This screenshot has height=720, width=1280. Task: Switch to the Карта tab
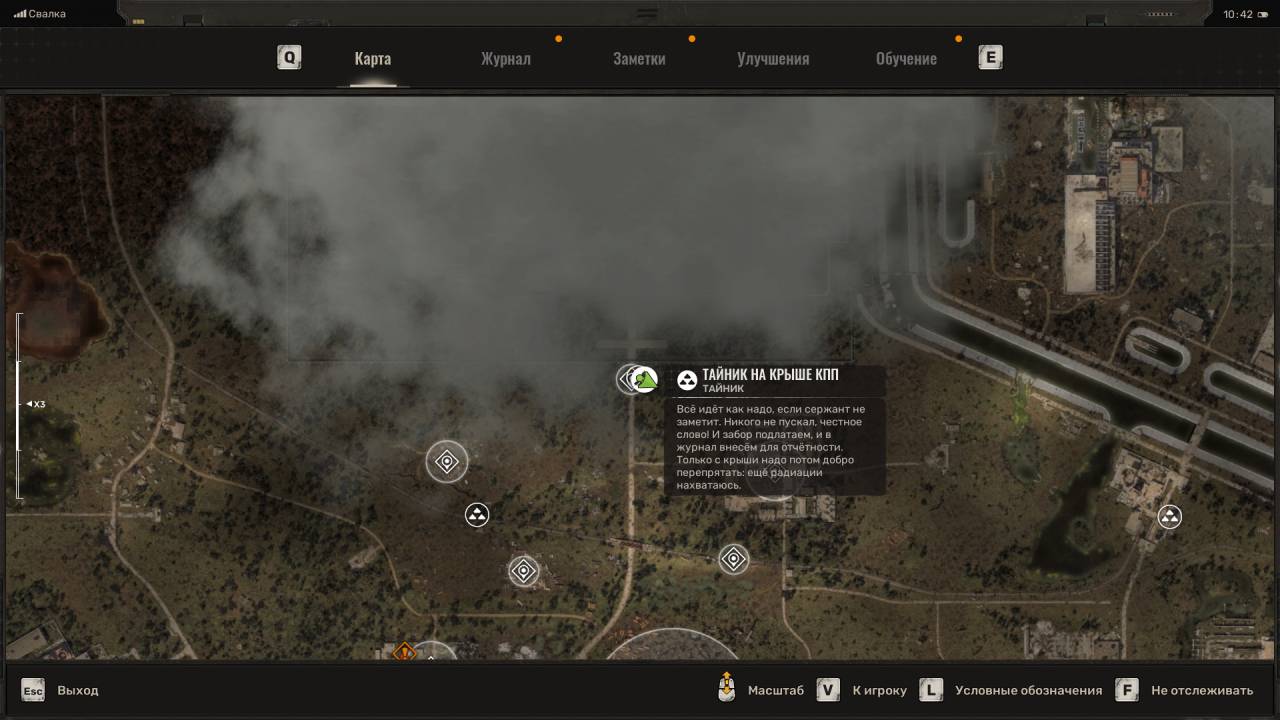click(372, 58)
